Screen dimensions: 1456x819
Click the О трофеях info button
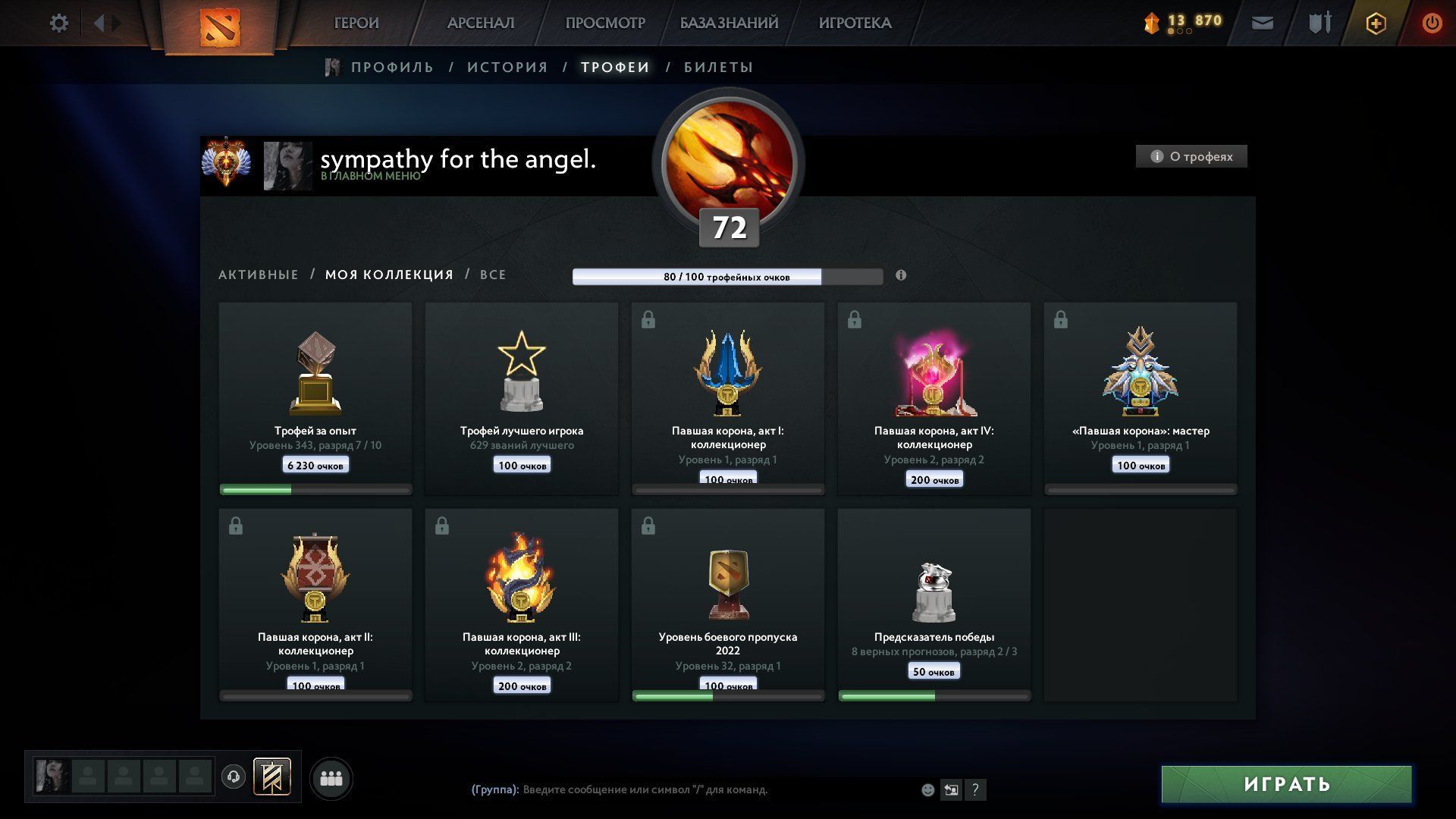click(x=1191, y=156)
